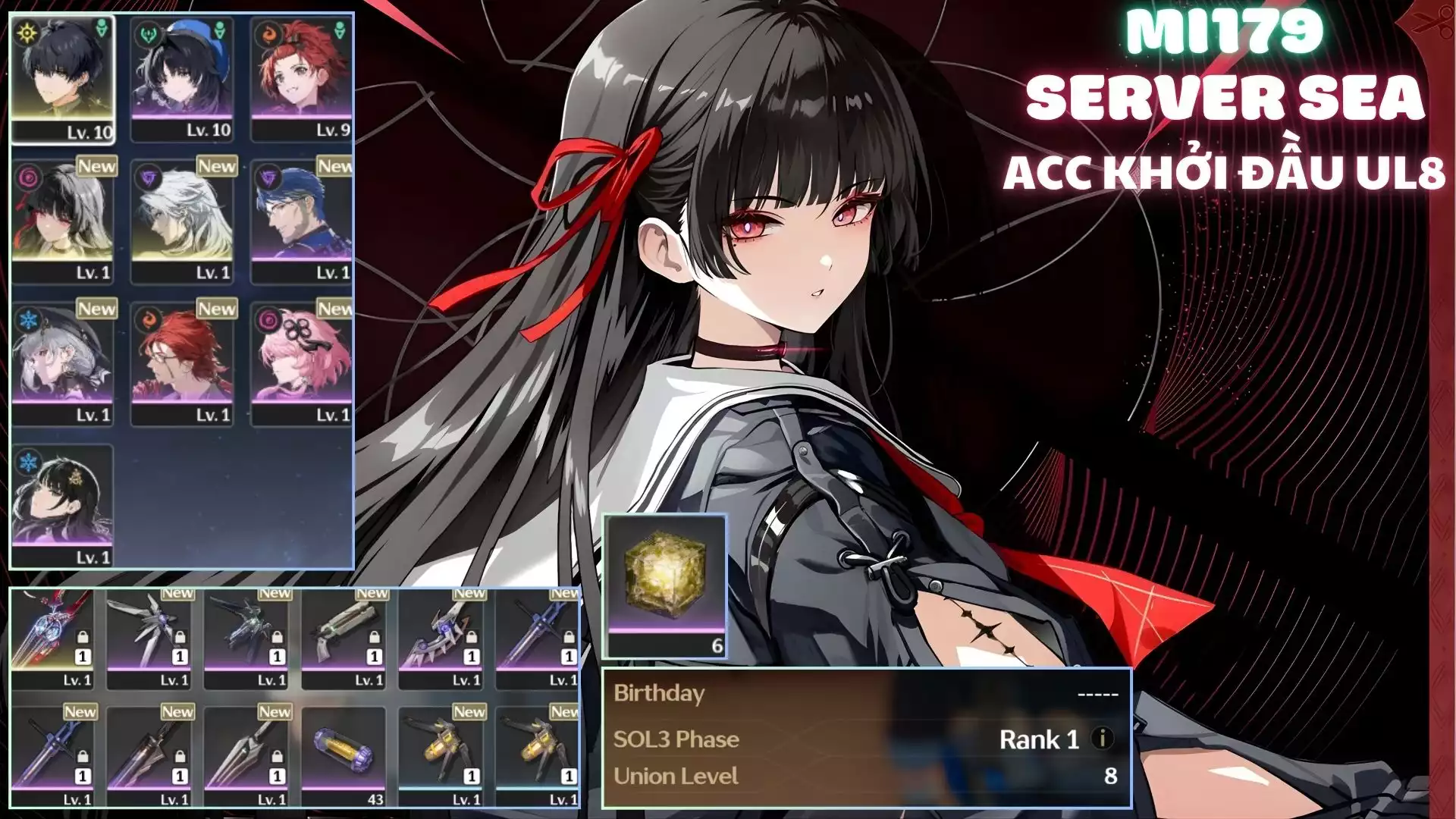Select the pistol weapon slot
This screenshot has height=819, width=1456.
[344, 639]
